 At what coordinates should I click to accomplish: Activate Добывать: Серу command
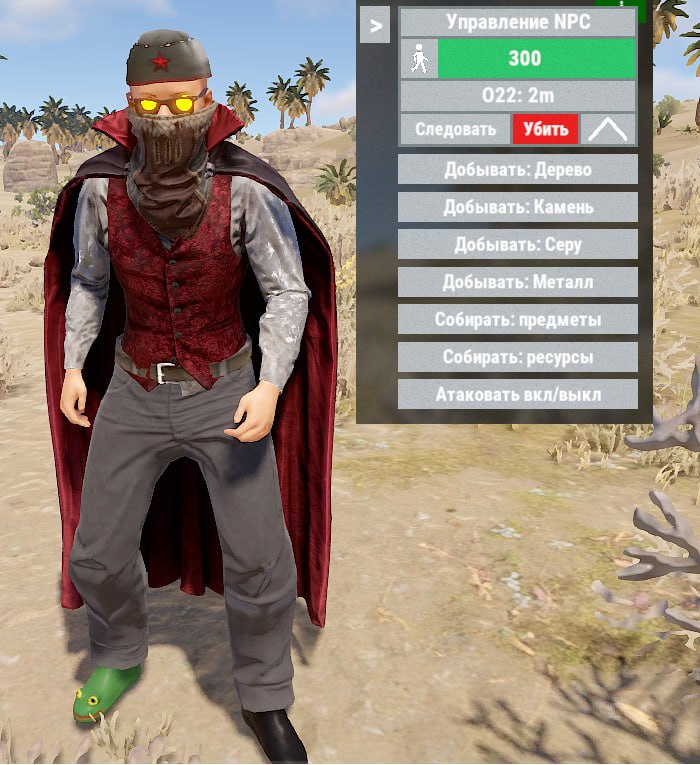pos(517,245)
